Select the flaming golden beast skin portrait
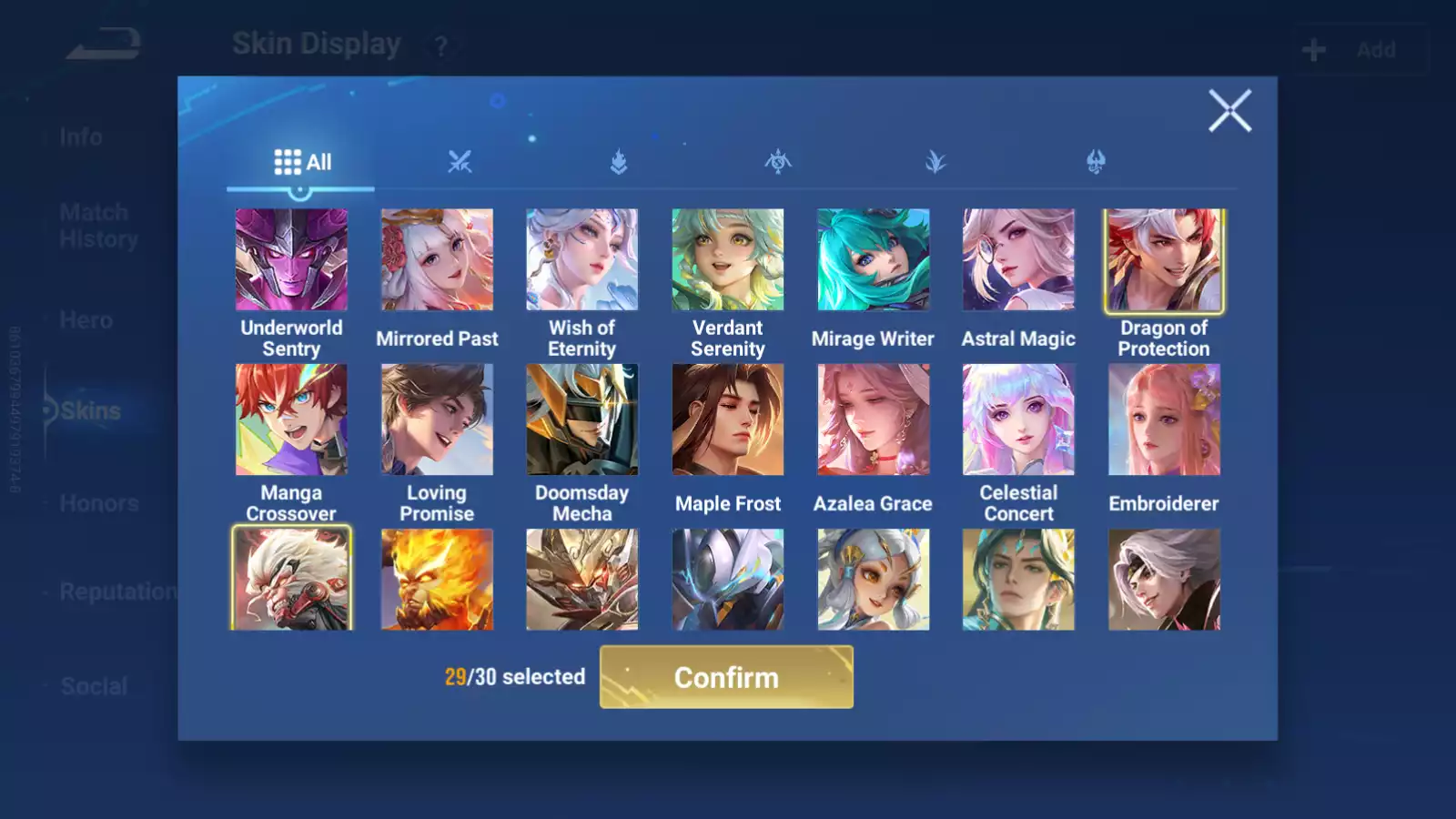The image size is (1456, 819). point(437,580)
